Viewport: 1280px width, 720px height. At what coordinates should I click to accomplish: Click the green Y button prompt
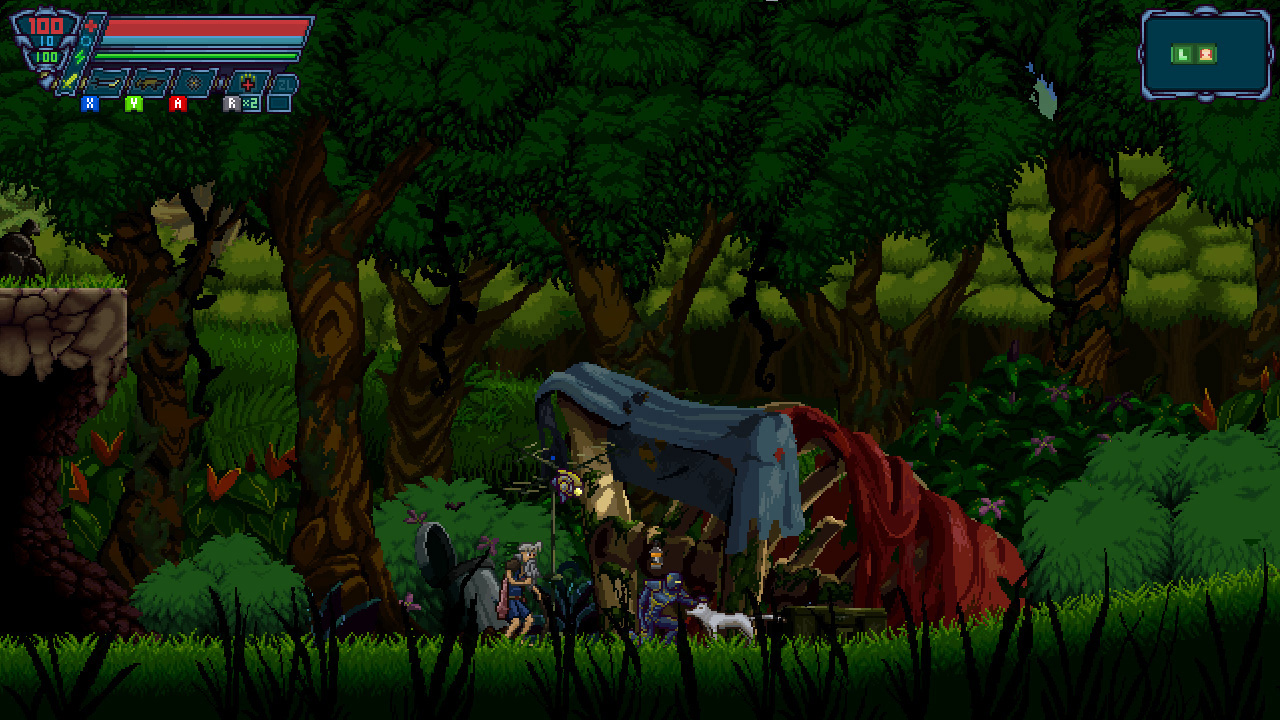[132, 104]
